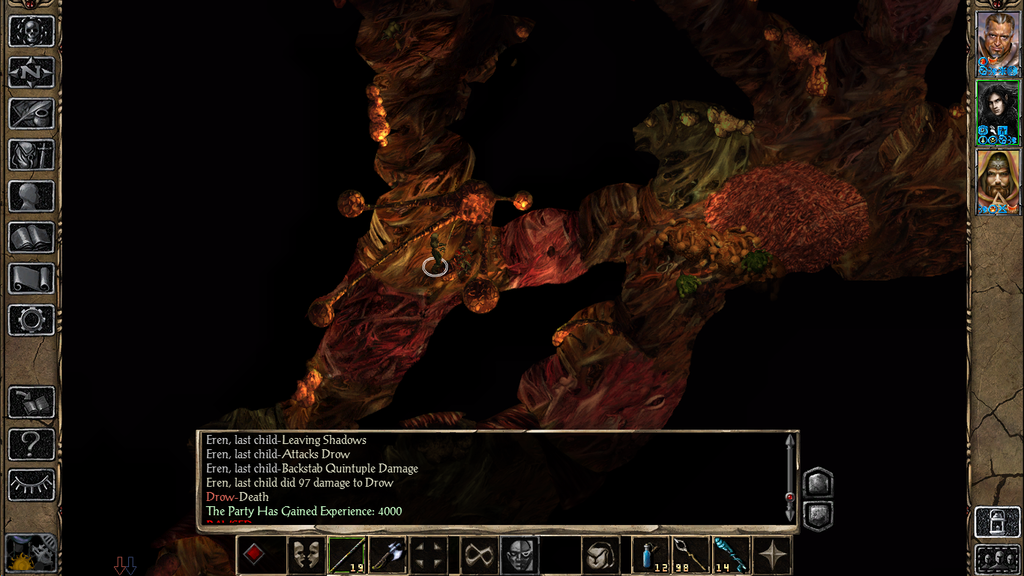Open the mage spellbook
This screenshot has width=1024, height=576.
click(x=31, y=237)
